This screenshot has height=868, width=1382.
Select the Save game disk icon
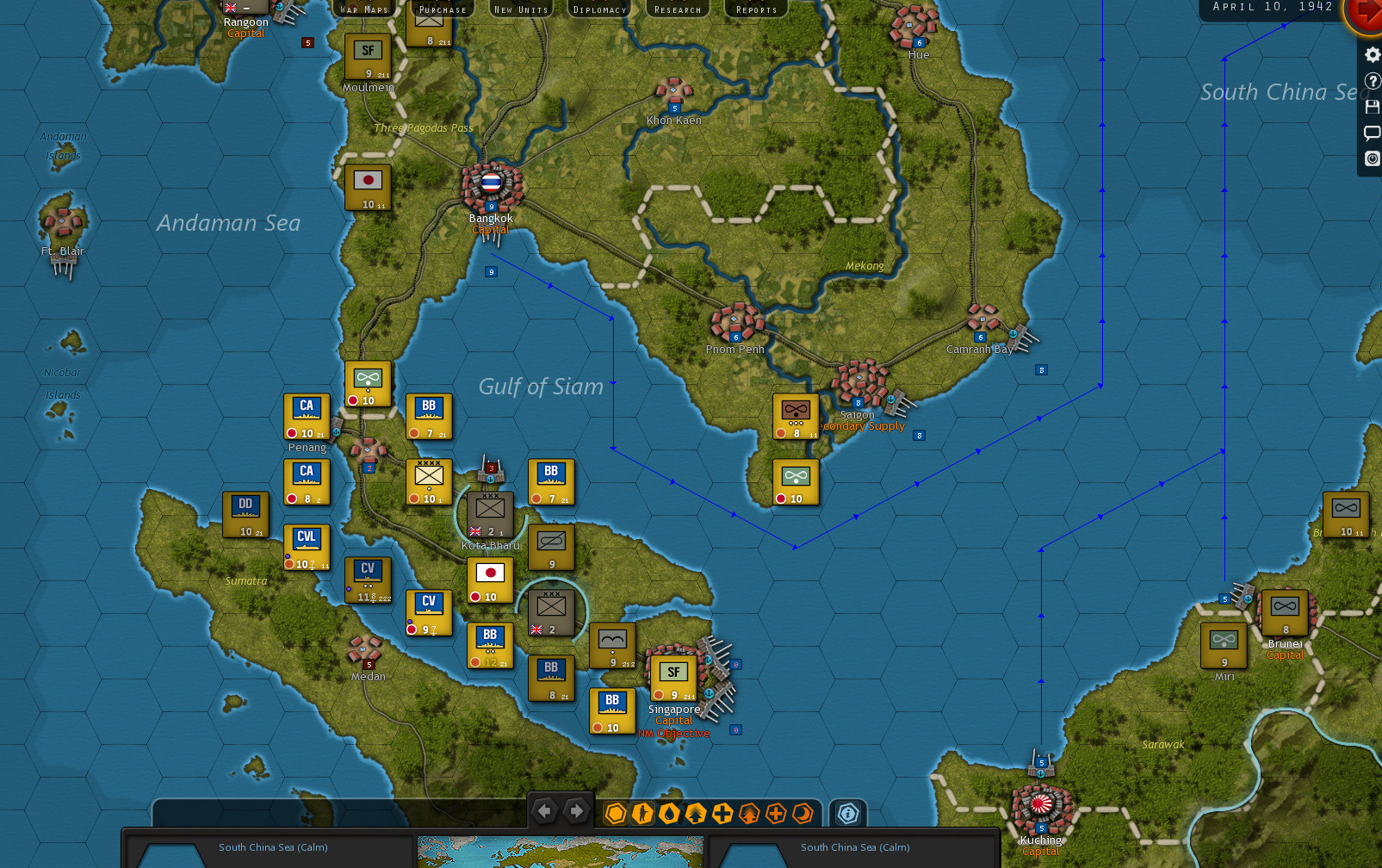pyautogui.click(x=1372, y=107)
